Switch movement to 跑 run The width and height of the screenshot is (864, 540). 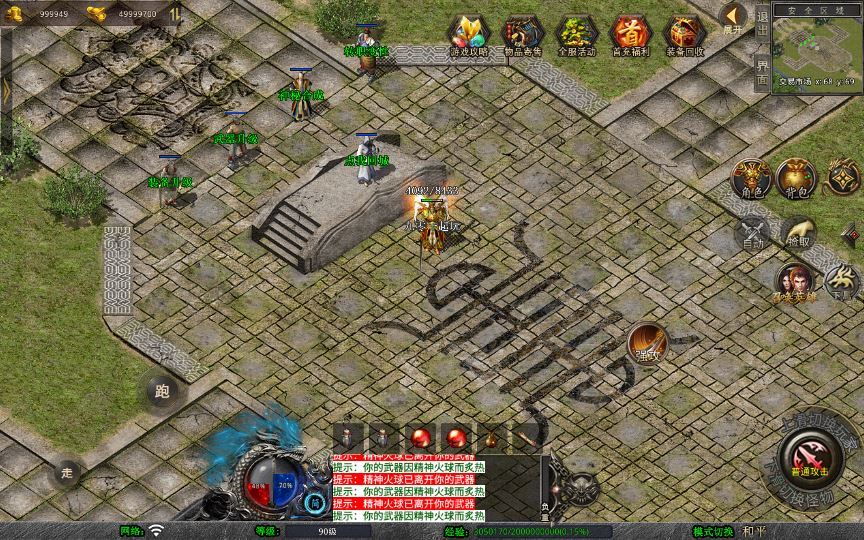[162, 391]
